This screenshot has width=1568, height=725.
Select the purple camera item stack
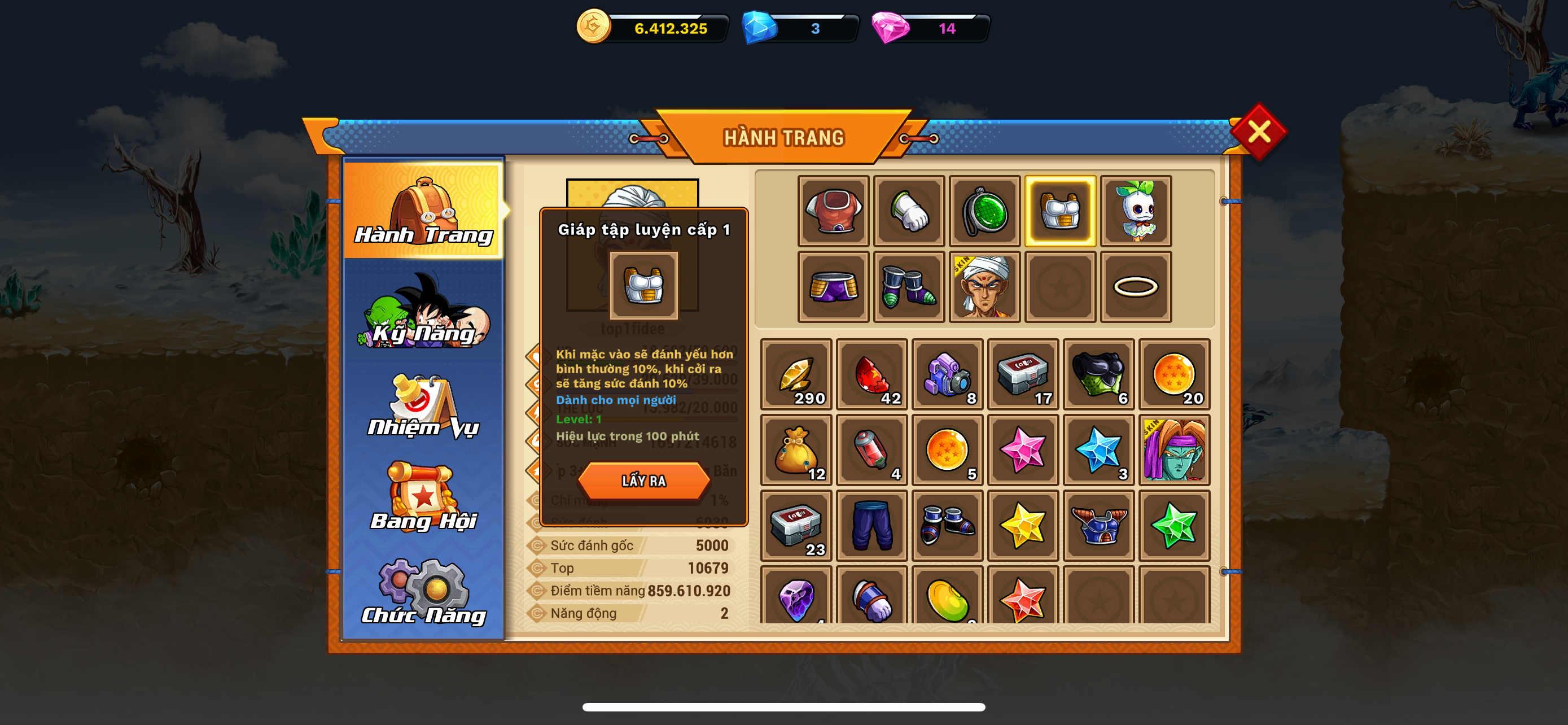947,374
